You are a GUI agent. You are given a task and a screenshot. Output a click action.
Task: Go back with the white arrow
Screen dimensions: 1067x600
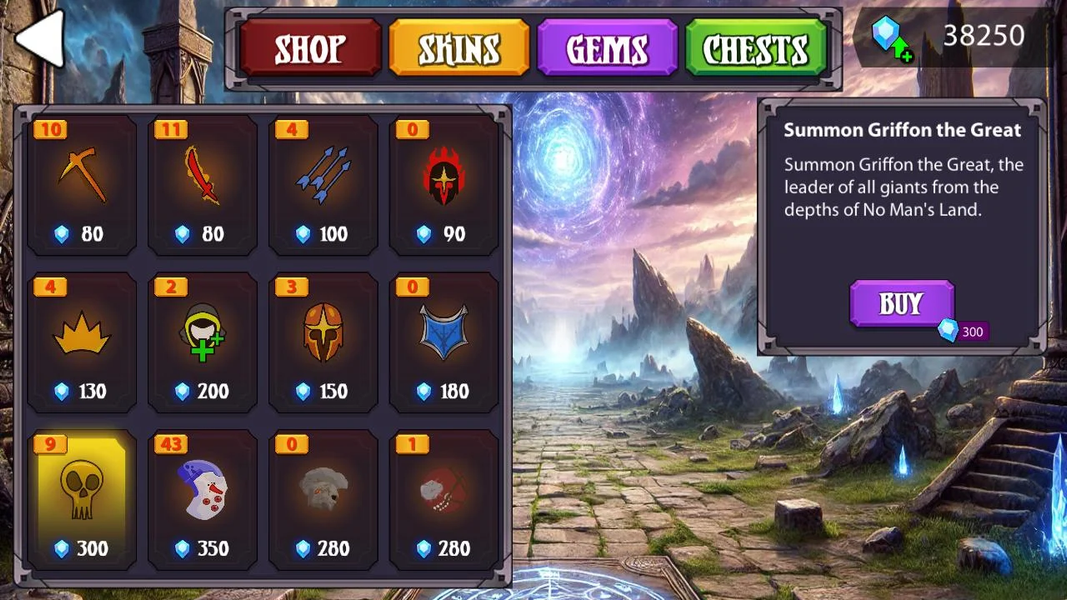41,39
